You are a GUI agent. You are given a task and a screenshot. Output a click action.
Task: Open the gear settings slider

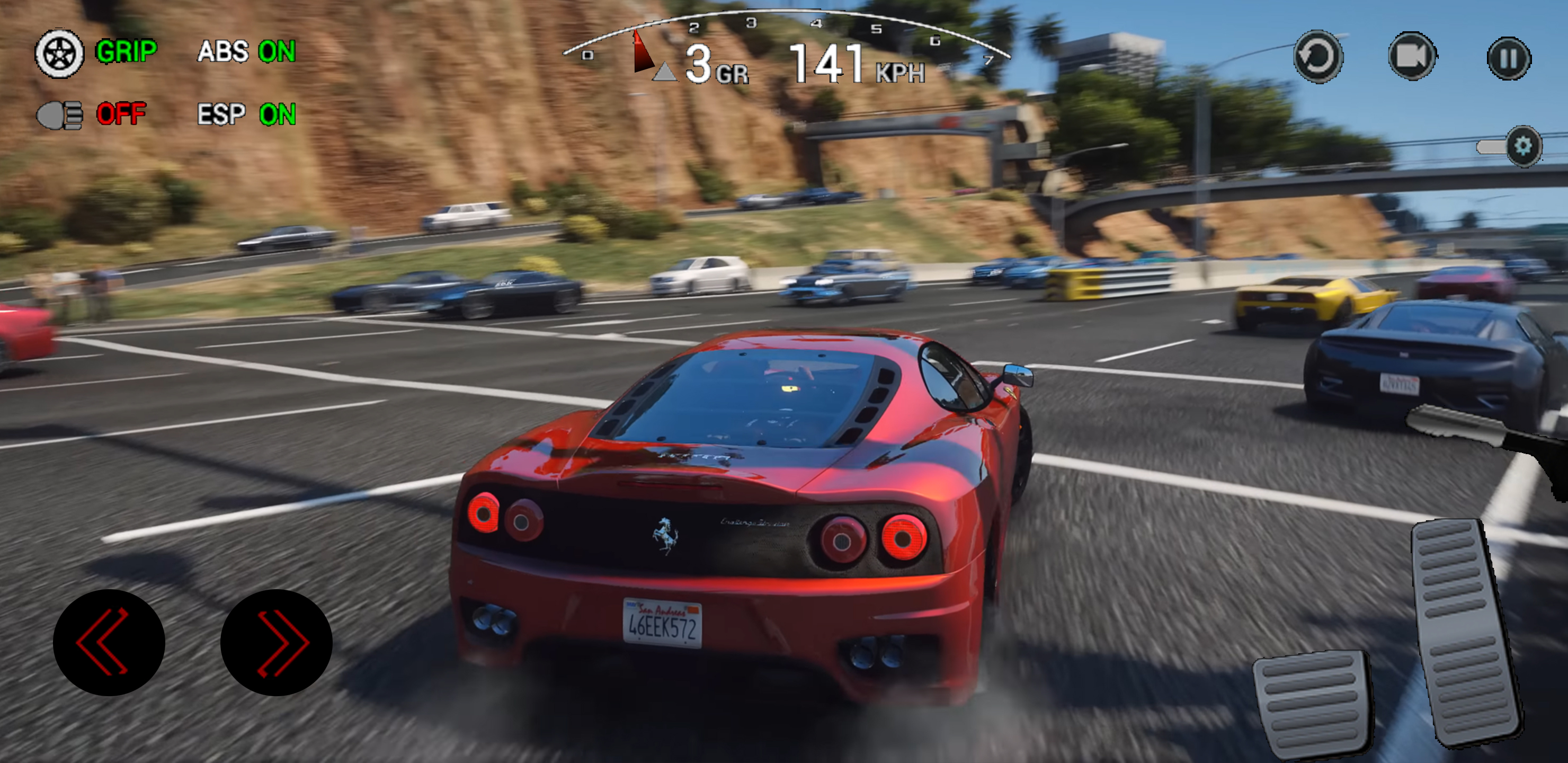tap(1522, 146)
